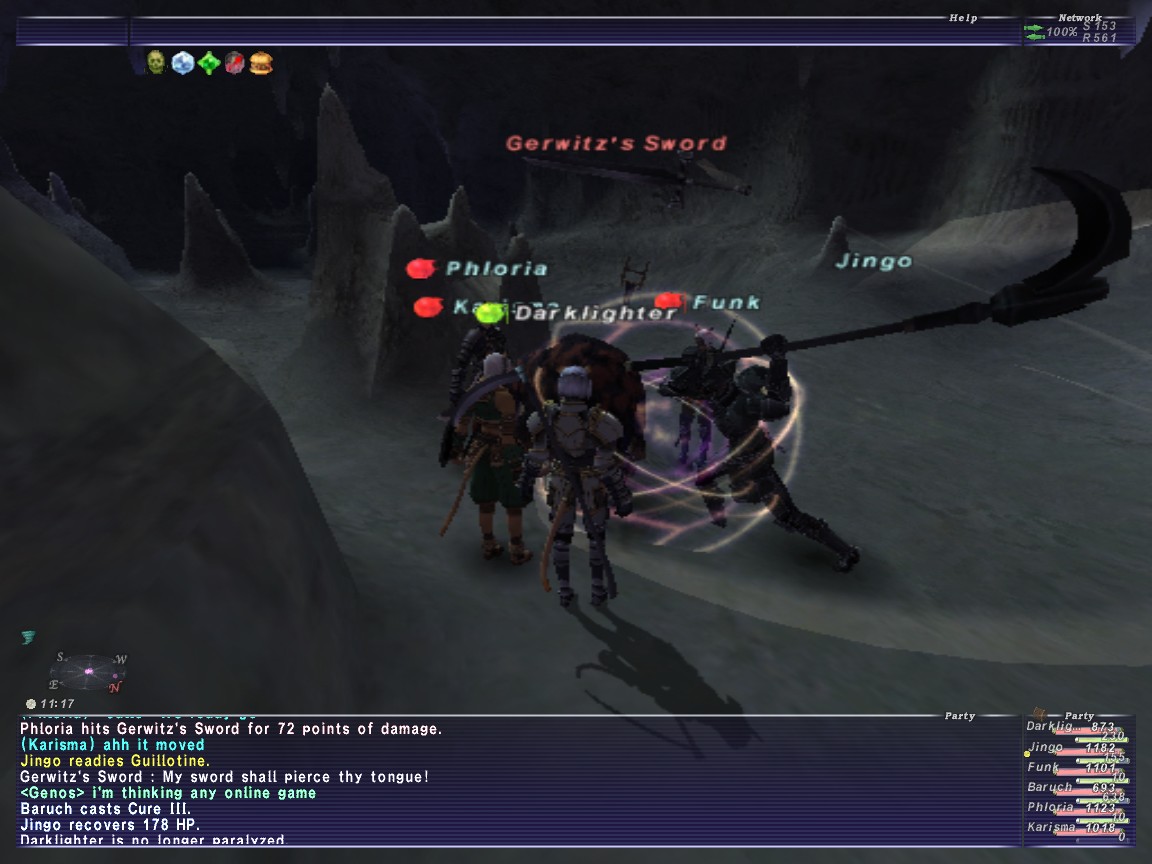This screenshot has height=864, width=1152.
Task: Click the wind tornado weather icon
Action: coord(28,637)
